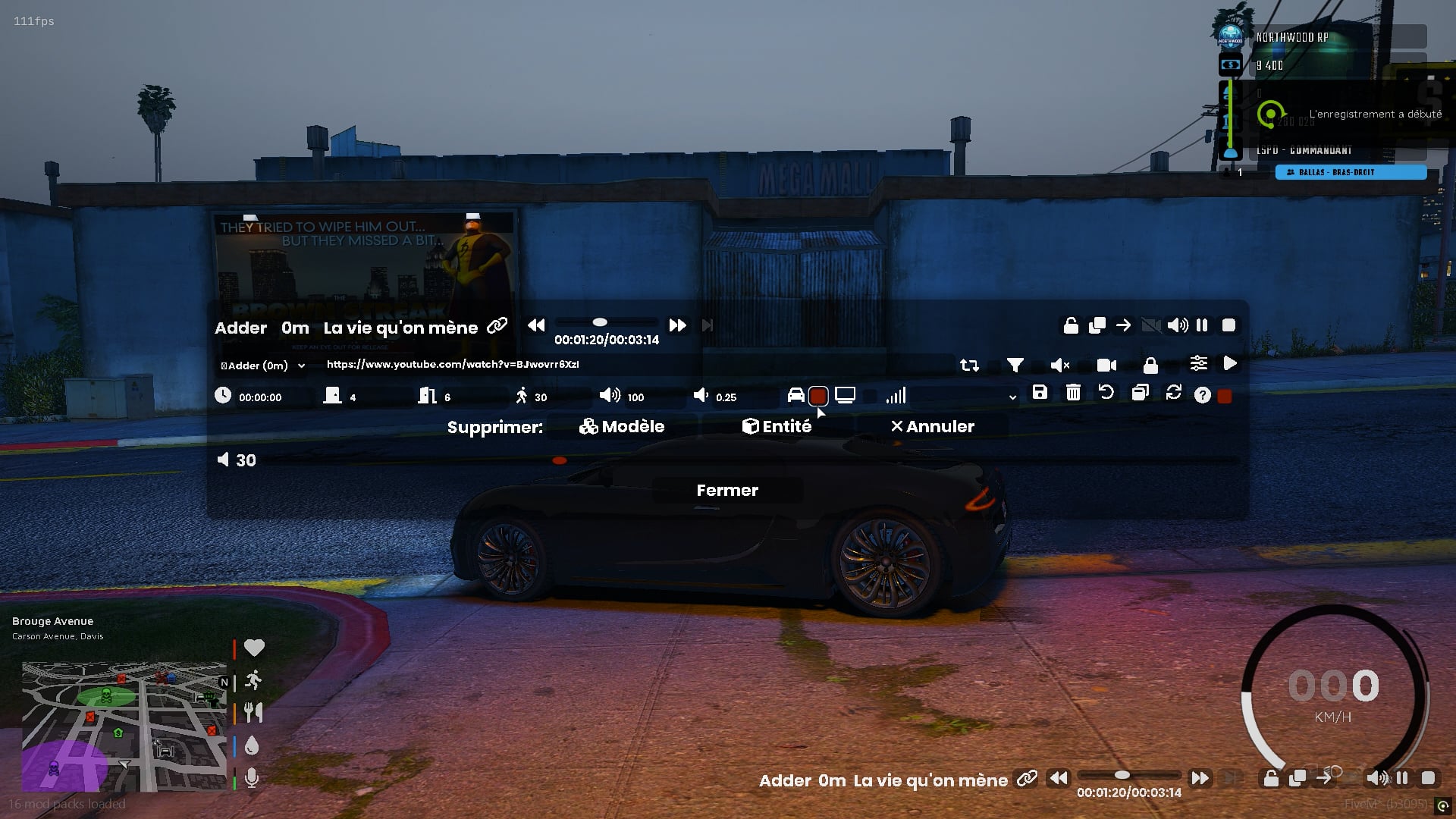Open the Adder (0m) dropdown
This screenshot has width=1456, height=819.
pos(262,366)
